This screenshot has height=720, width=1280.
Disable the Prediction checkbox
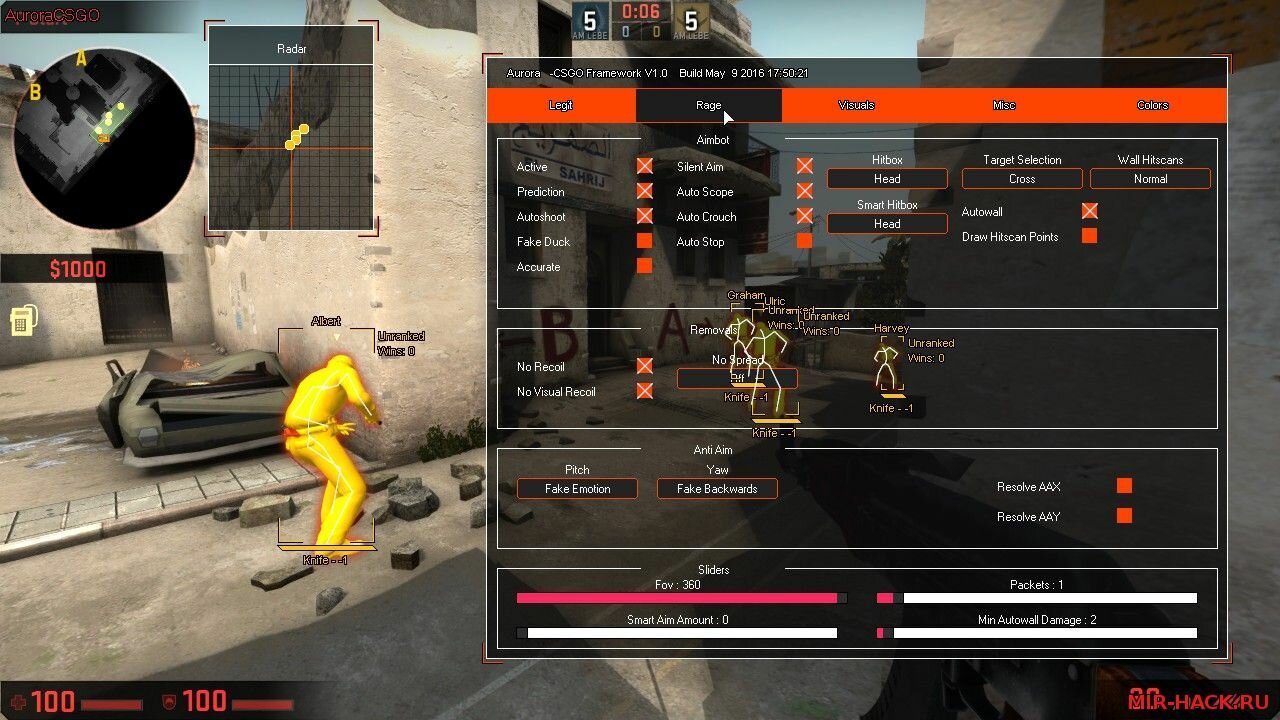(644, 191)
